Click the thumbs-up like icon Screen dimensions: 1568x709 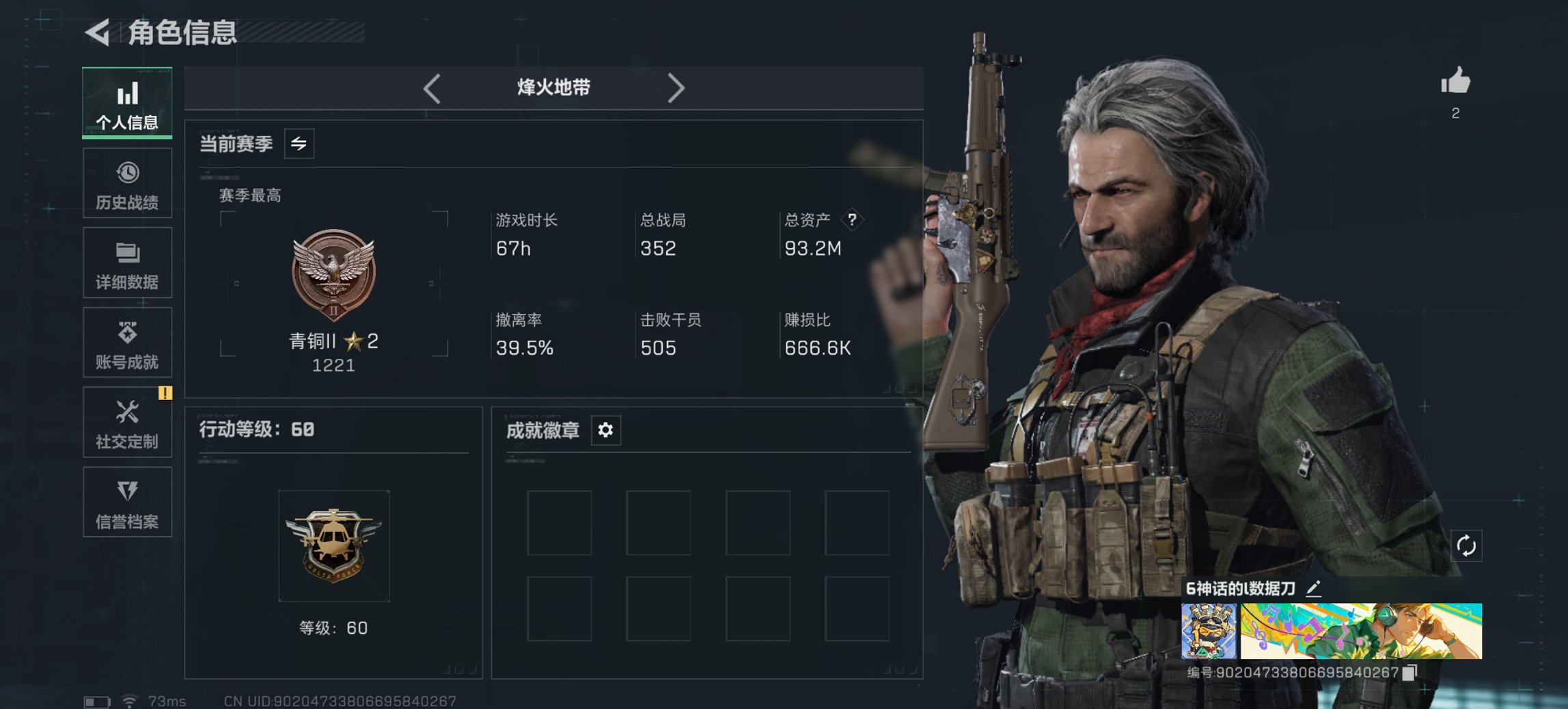tap(1456, 80)
